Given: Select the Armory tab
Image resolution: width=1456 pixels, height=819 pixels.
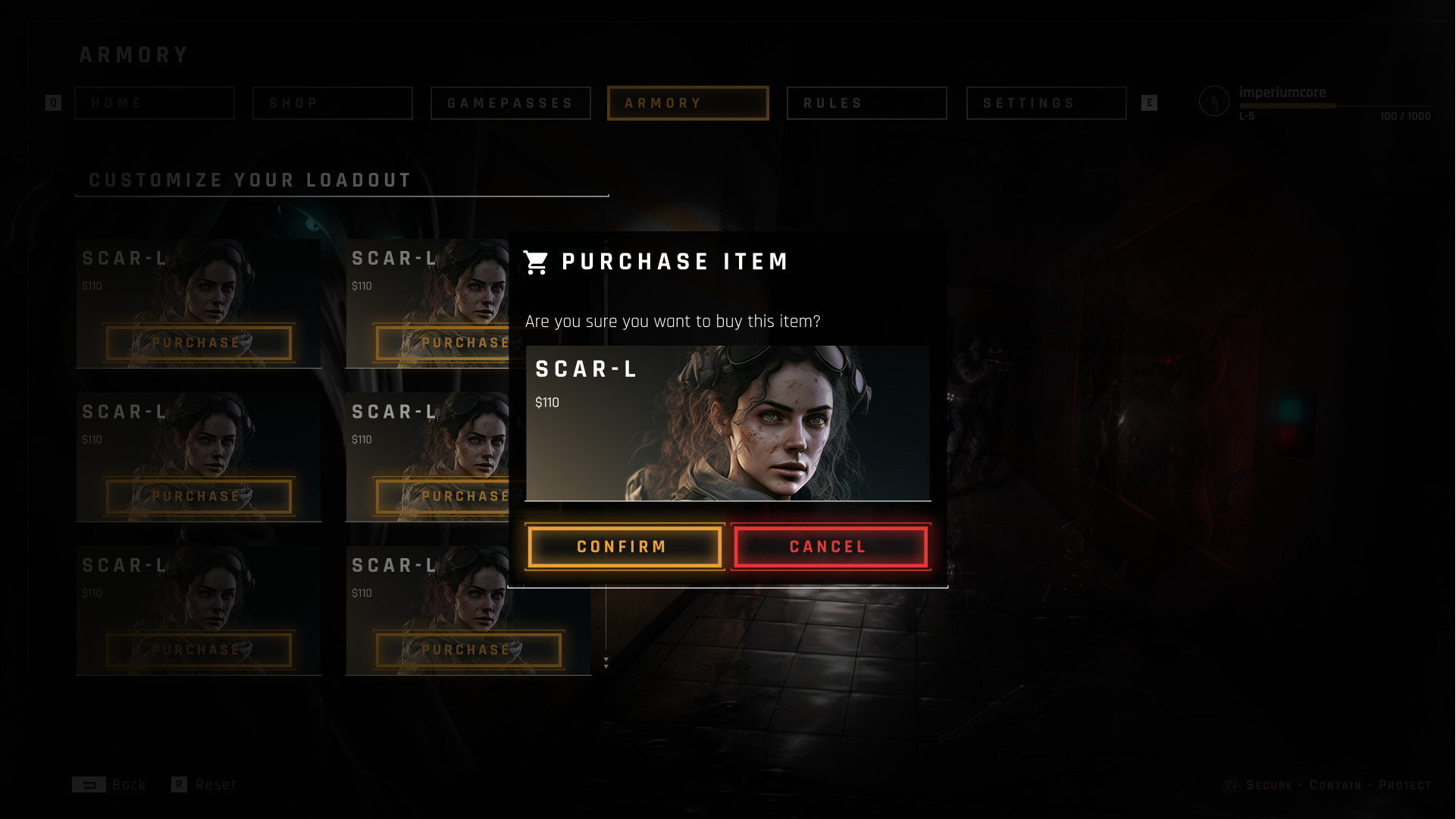Looking at the screenshot, I should point(688,103).
